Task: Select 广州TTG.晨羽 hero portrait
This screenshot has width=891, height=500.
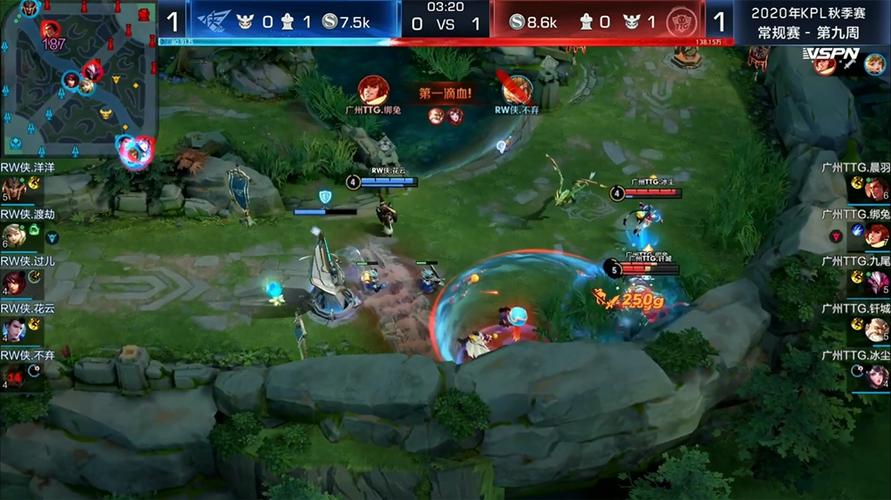Action: [877, 188]
